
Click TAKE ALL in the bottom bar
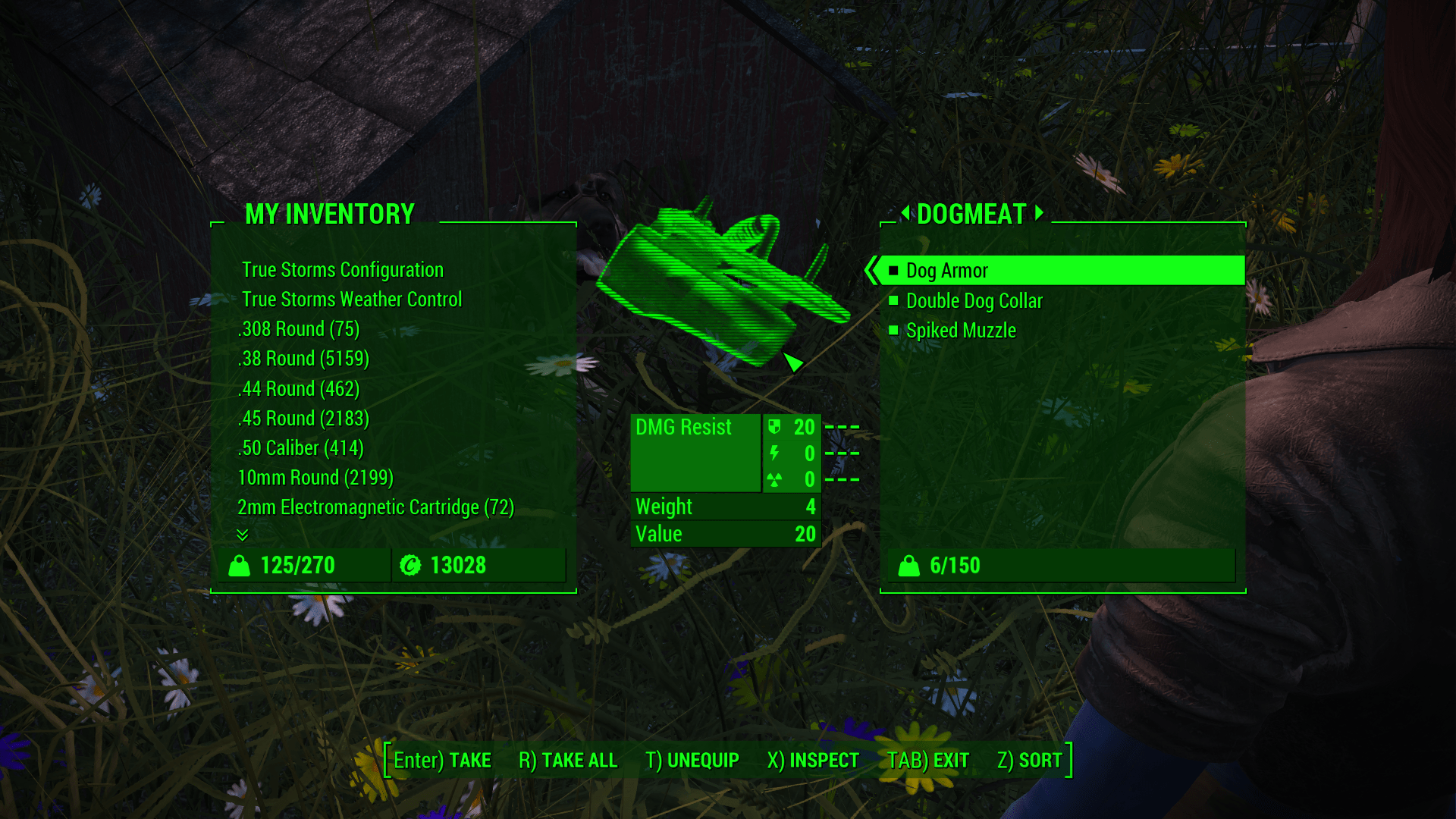pos(568,760)
